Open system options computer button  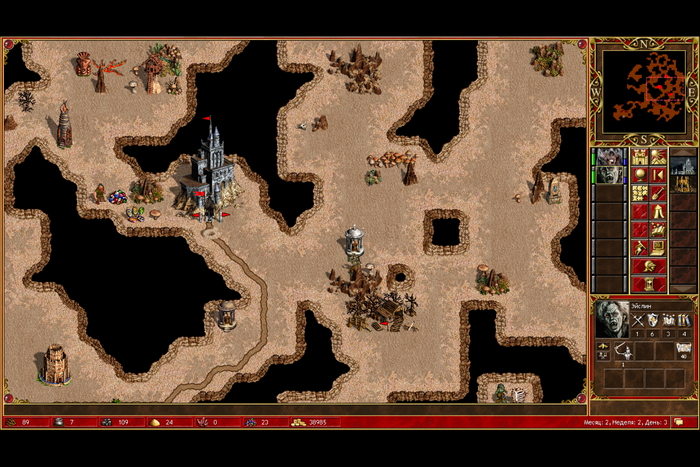[658, 247]
